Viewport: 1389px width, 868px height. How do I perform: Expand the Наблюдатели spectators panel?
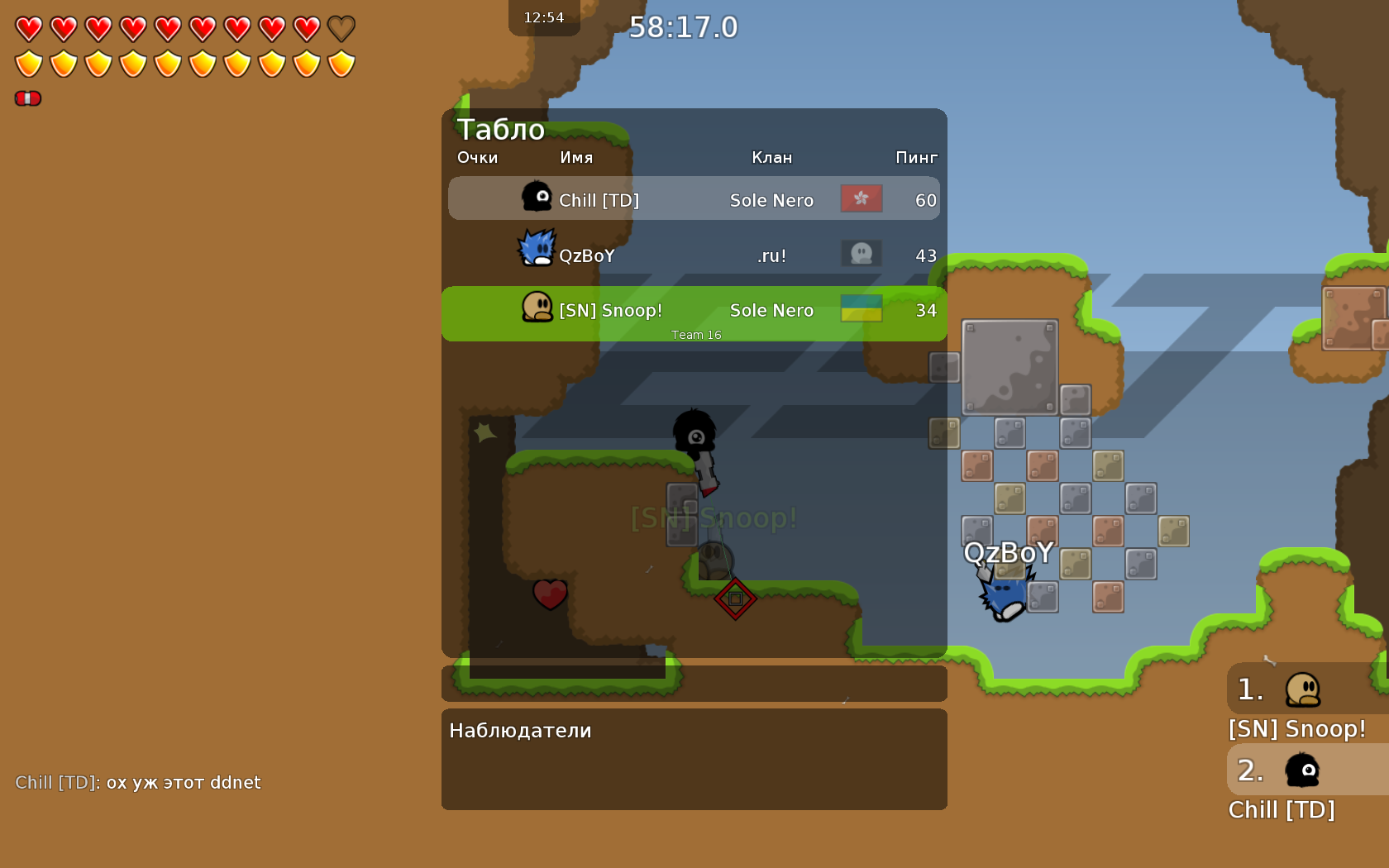519,731
